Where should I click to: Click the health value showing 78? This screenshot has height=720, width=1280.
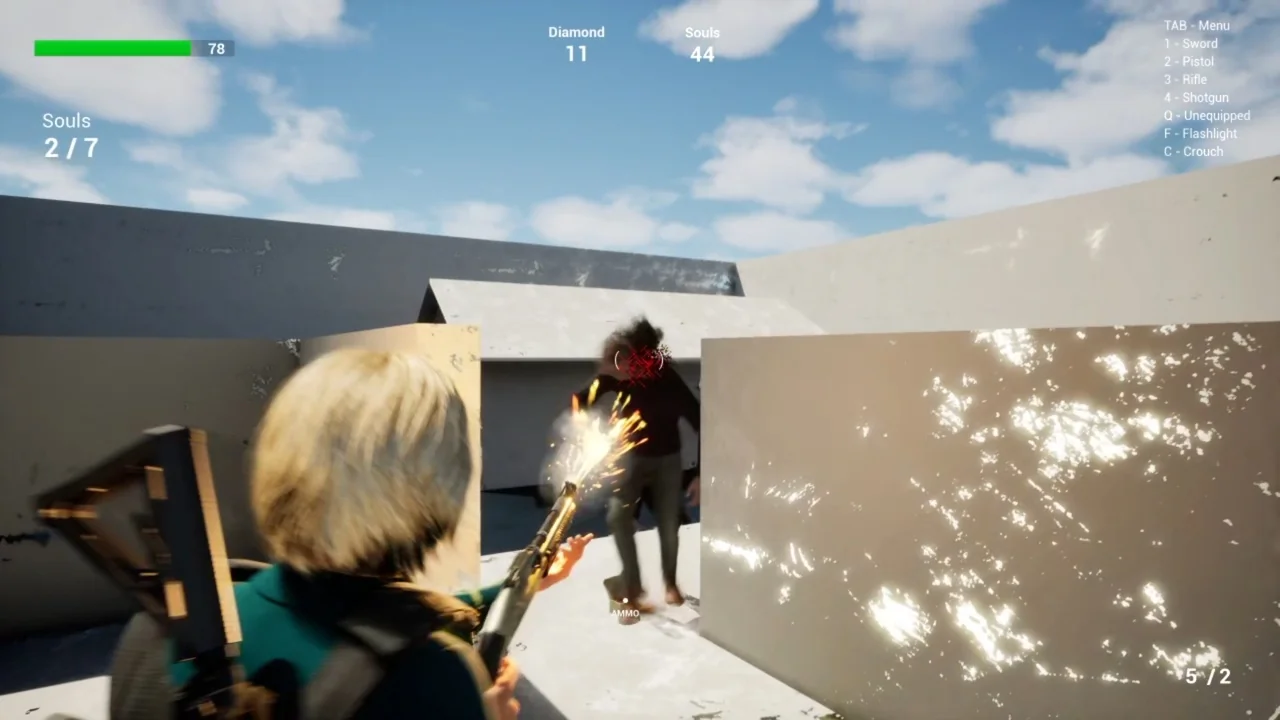(216, 48)
